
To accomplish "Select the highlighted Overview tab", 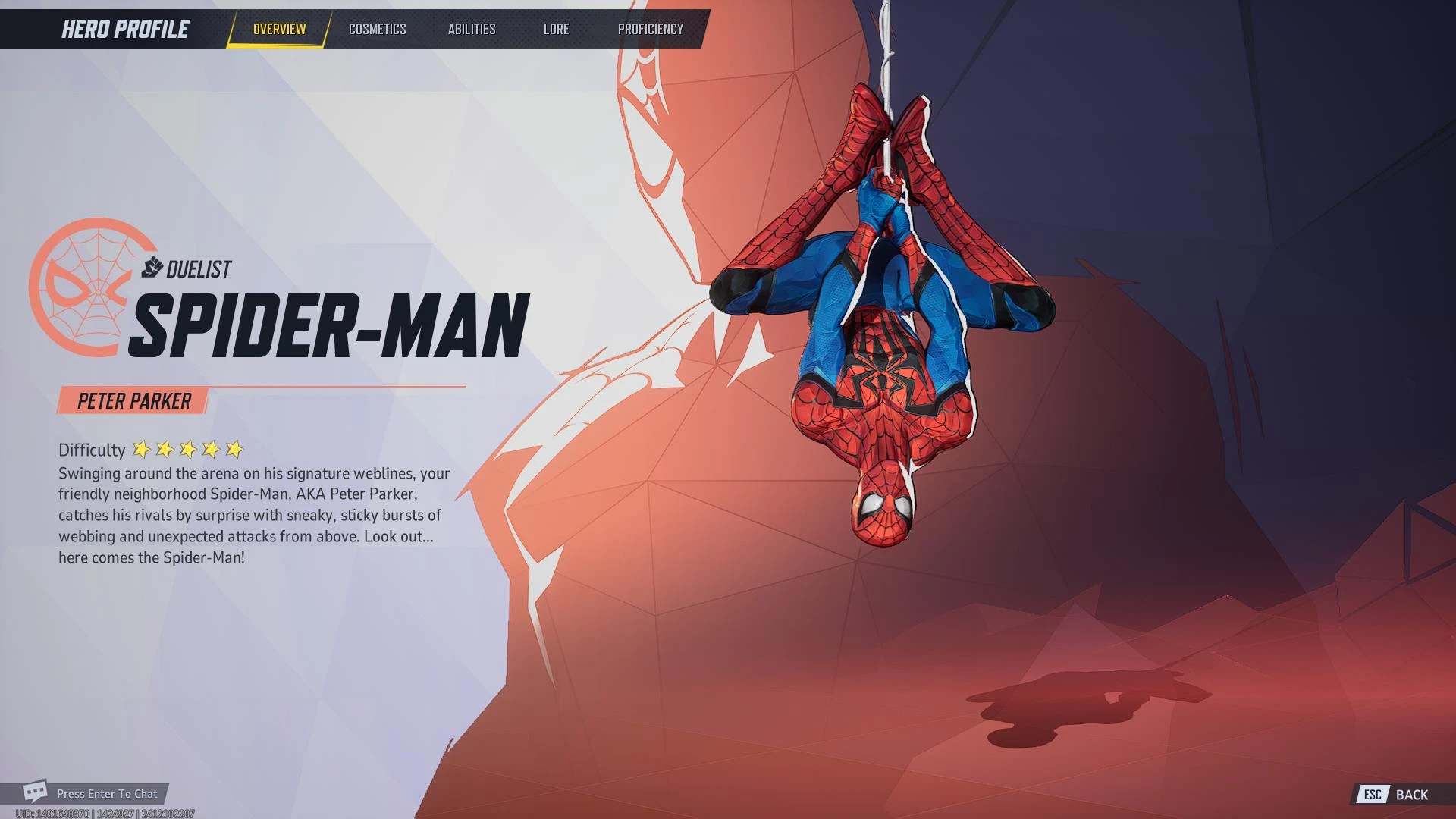I will click(278, 29).
